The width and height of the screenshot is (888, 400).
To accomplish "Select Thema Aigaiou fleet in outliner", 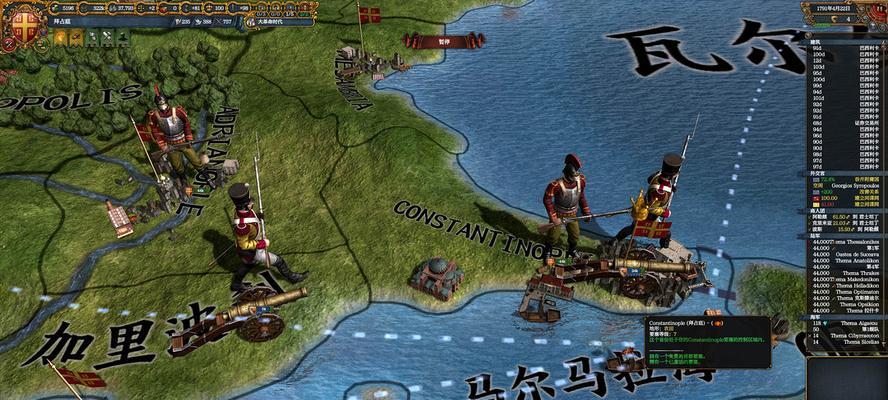I will 852,325.
